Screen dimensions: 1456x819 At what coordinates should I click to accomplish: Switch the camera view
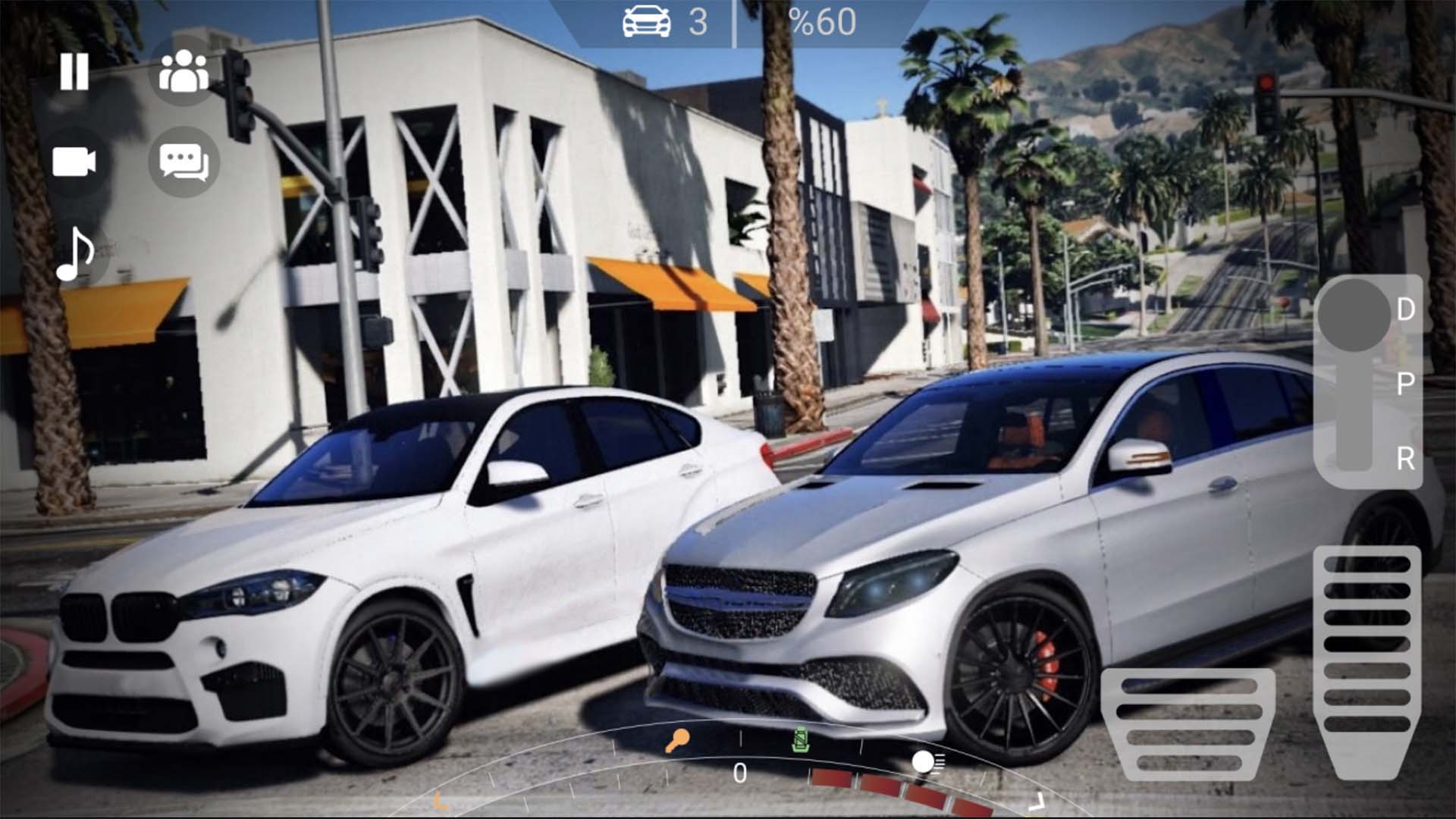tap(77, 162)
